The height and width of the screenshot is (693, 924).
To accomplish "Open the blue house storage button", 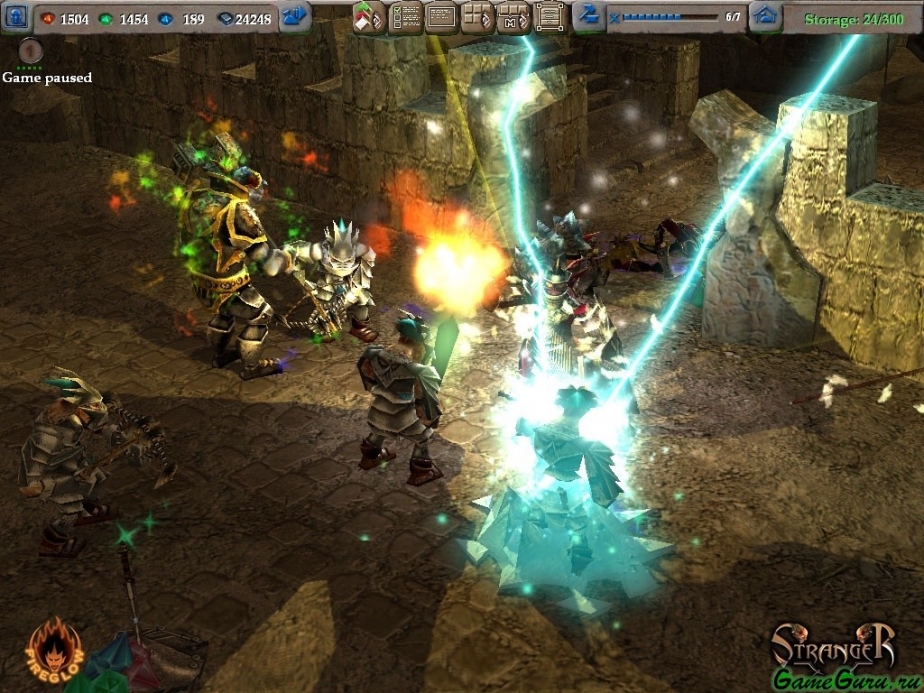I will (x=766, y=16).
